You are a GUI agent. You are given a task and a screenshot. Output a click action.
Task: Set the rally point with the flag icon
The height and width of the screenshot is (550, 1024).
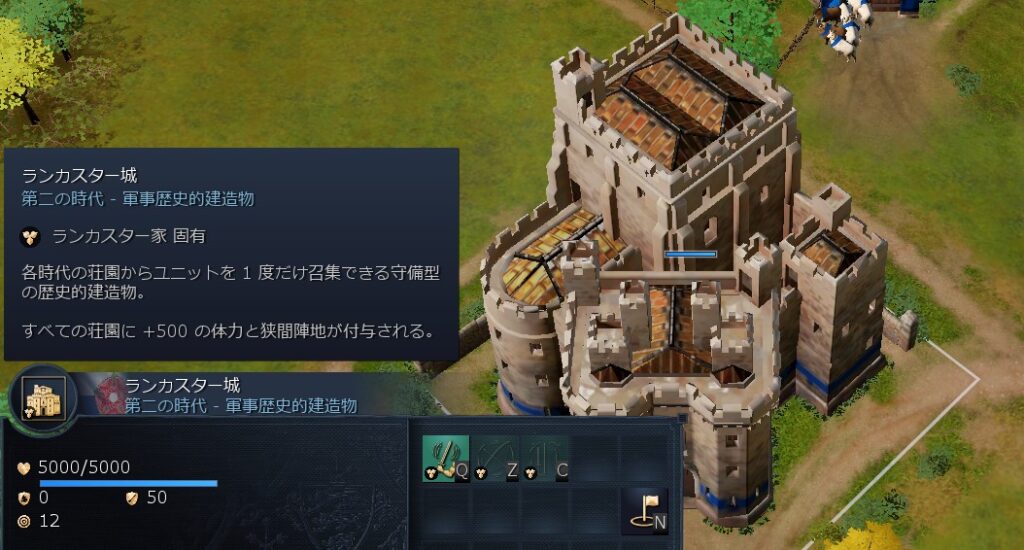(644, 509)
